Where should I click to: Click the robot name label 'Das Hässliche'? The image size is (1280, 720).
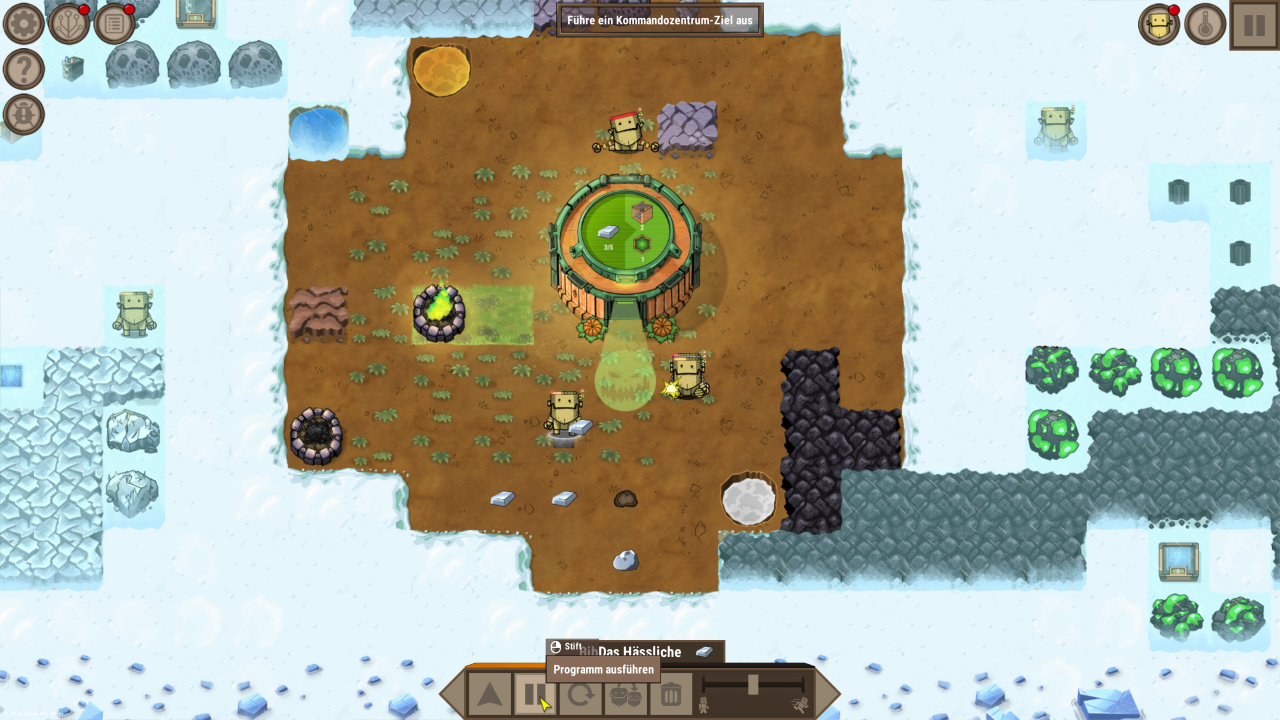tap(639, 652)
